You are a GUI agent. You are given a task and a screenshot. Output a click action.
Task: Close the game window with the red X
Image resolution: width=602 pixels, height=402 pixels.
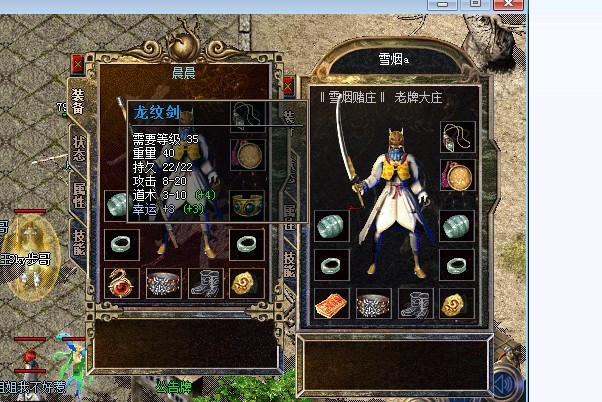[x=508, y=5]
